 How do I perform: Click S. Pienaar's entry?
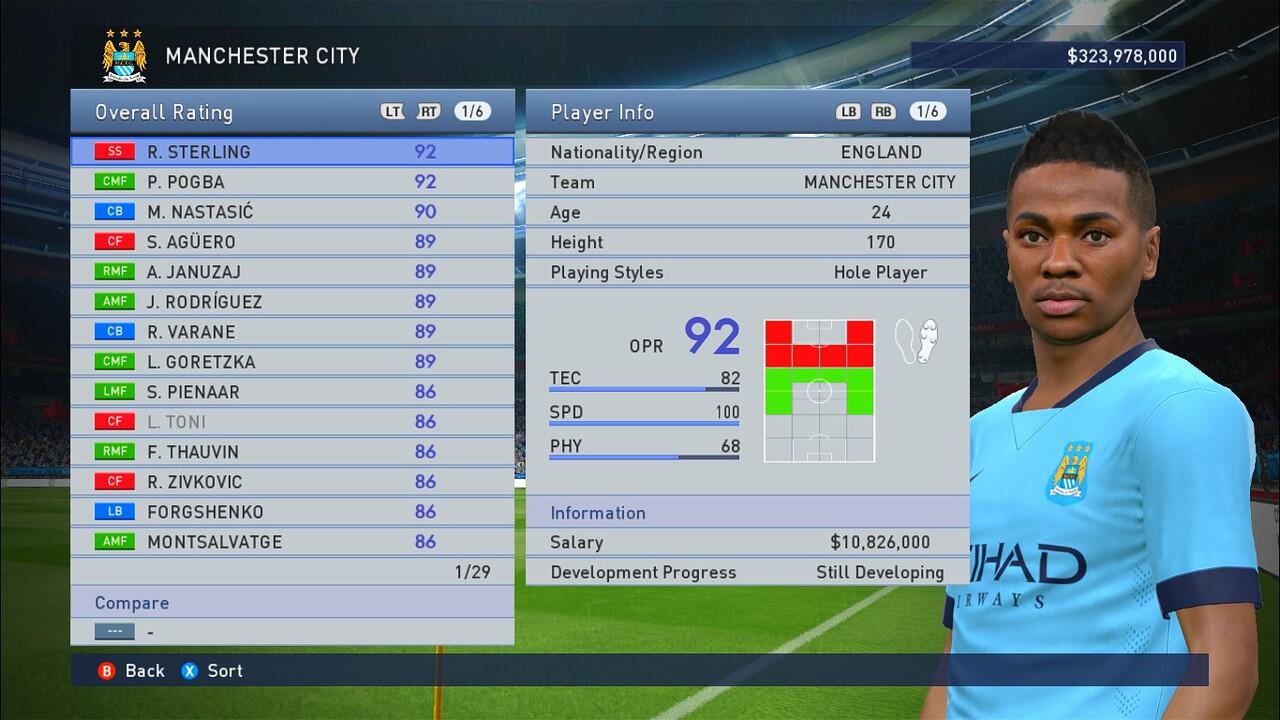point(292,392)
